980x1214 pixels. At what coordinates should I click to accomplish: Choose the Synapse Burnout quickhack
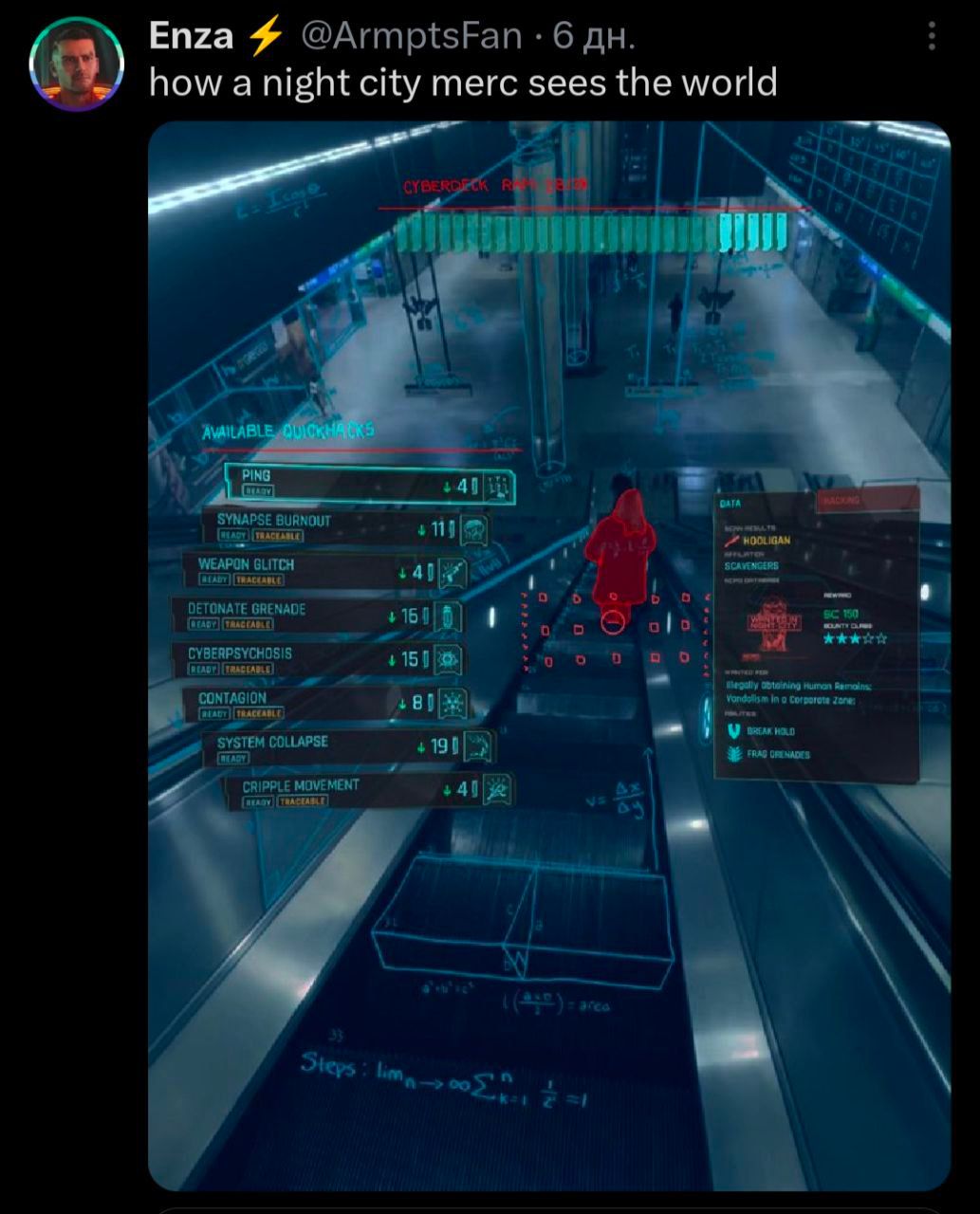click(x=346, y=527)
